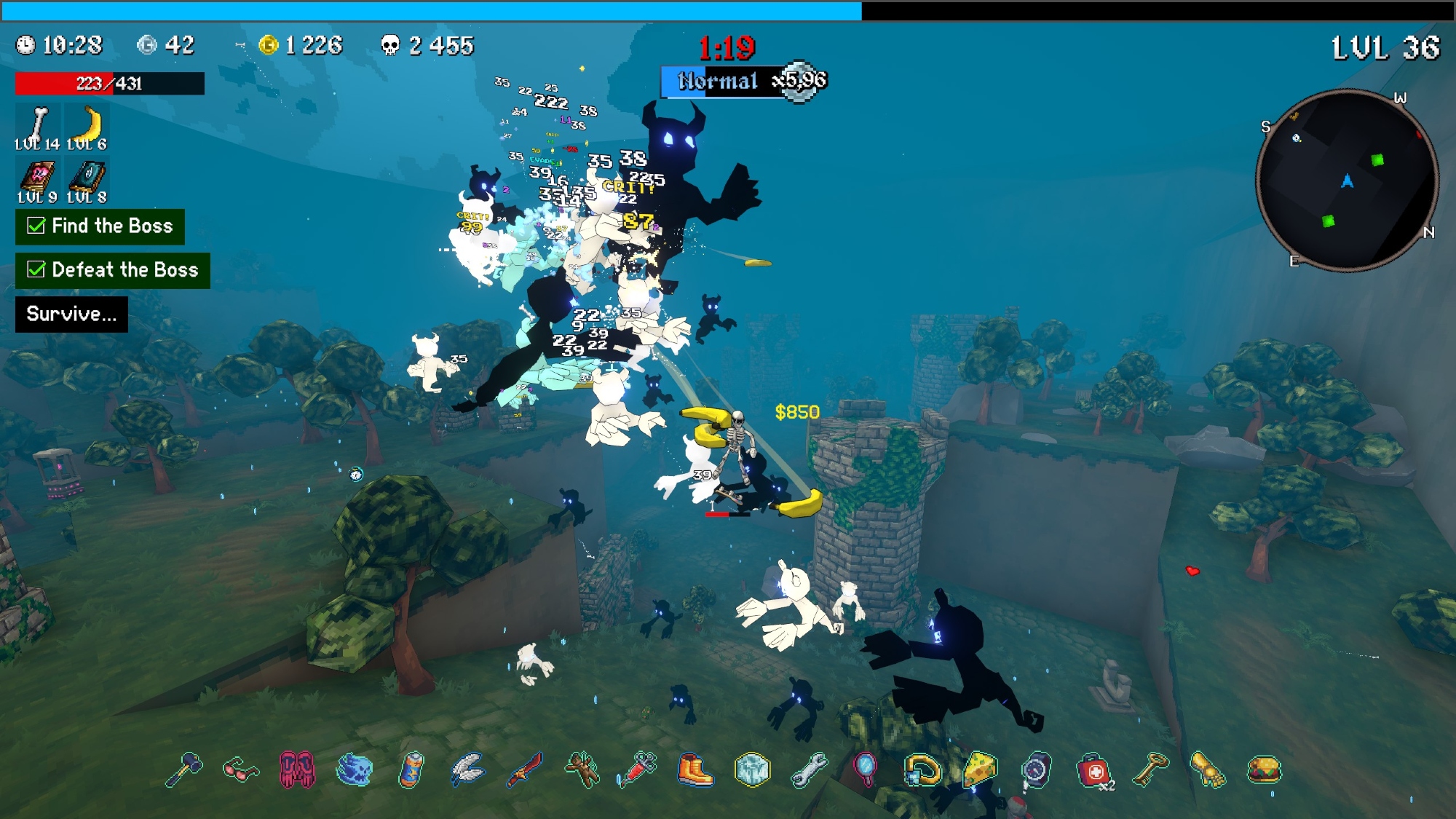Select the red medkit item

pyautogui.click(x=1093, y=771)
